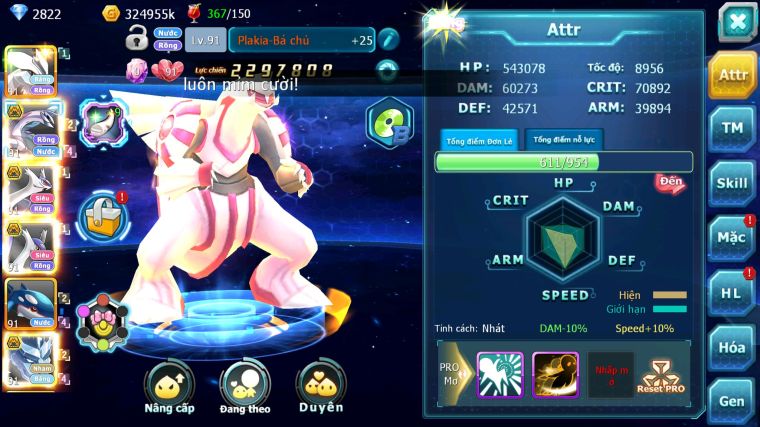Switch to the TM side tab
760x427 pixels.
732,128
